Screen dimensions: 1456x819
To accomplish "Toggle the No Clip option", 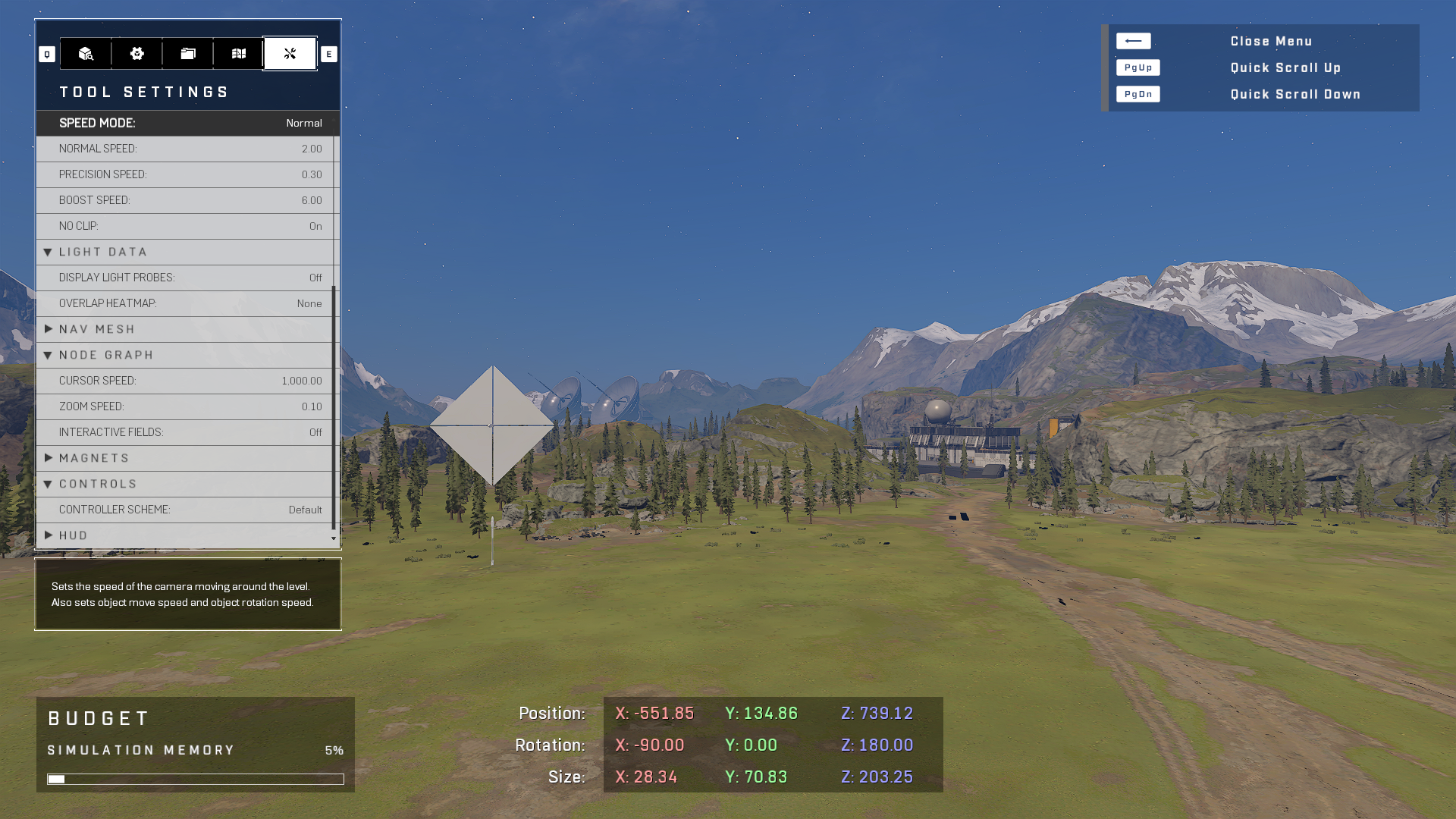I will 186,226.
